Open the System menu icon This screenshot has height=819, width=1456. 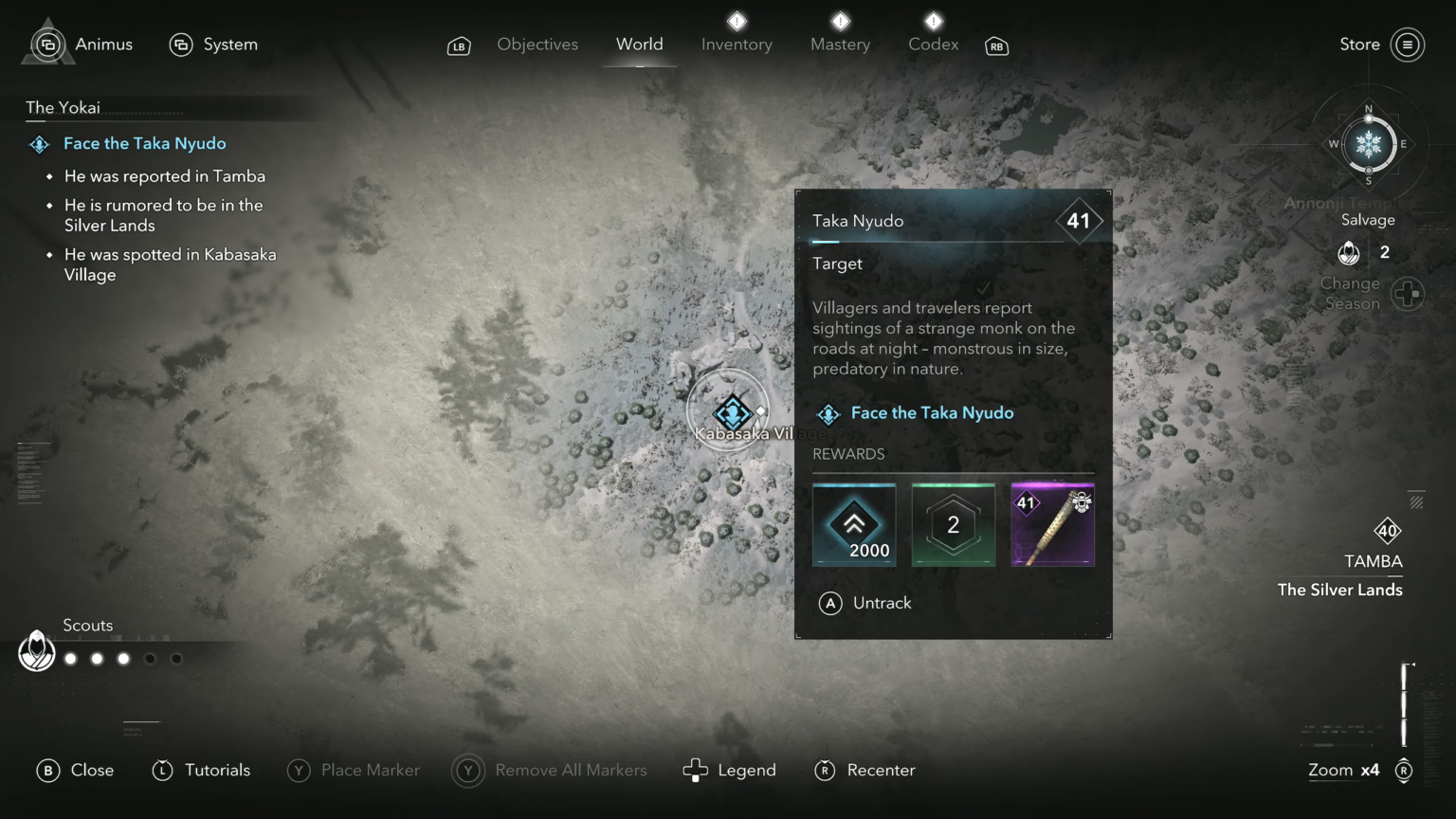click(181, 44)
